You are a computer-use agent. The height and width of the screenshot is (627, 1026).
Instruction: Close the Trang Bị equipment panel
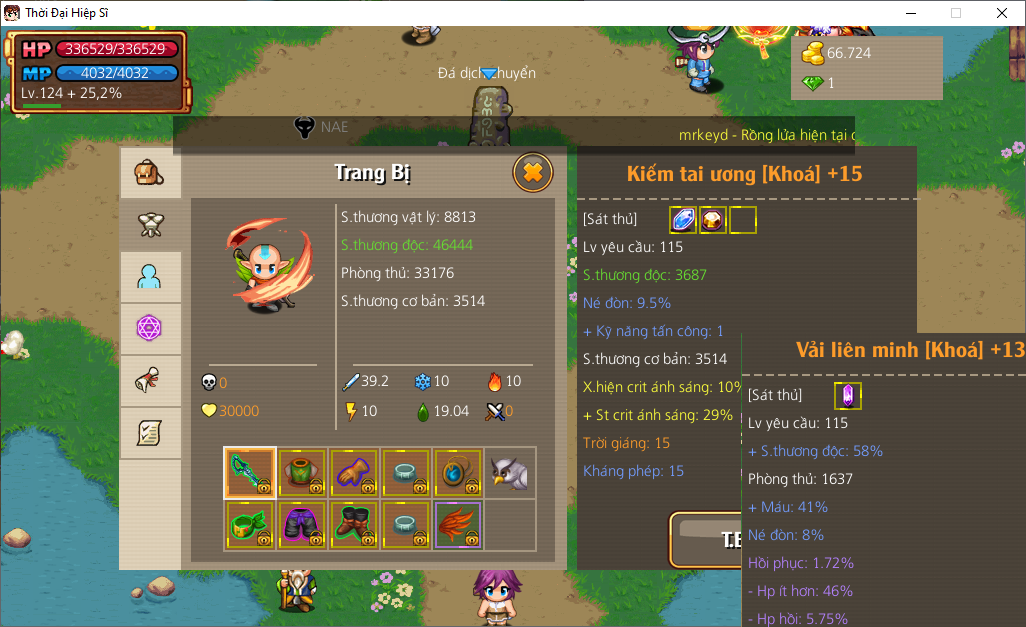click(533, 173)
